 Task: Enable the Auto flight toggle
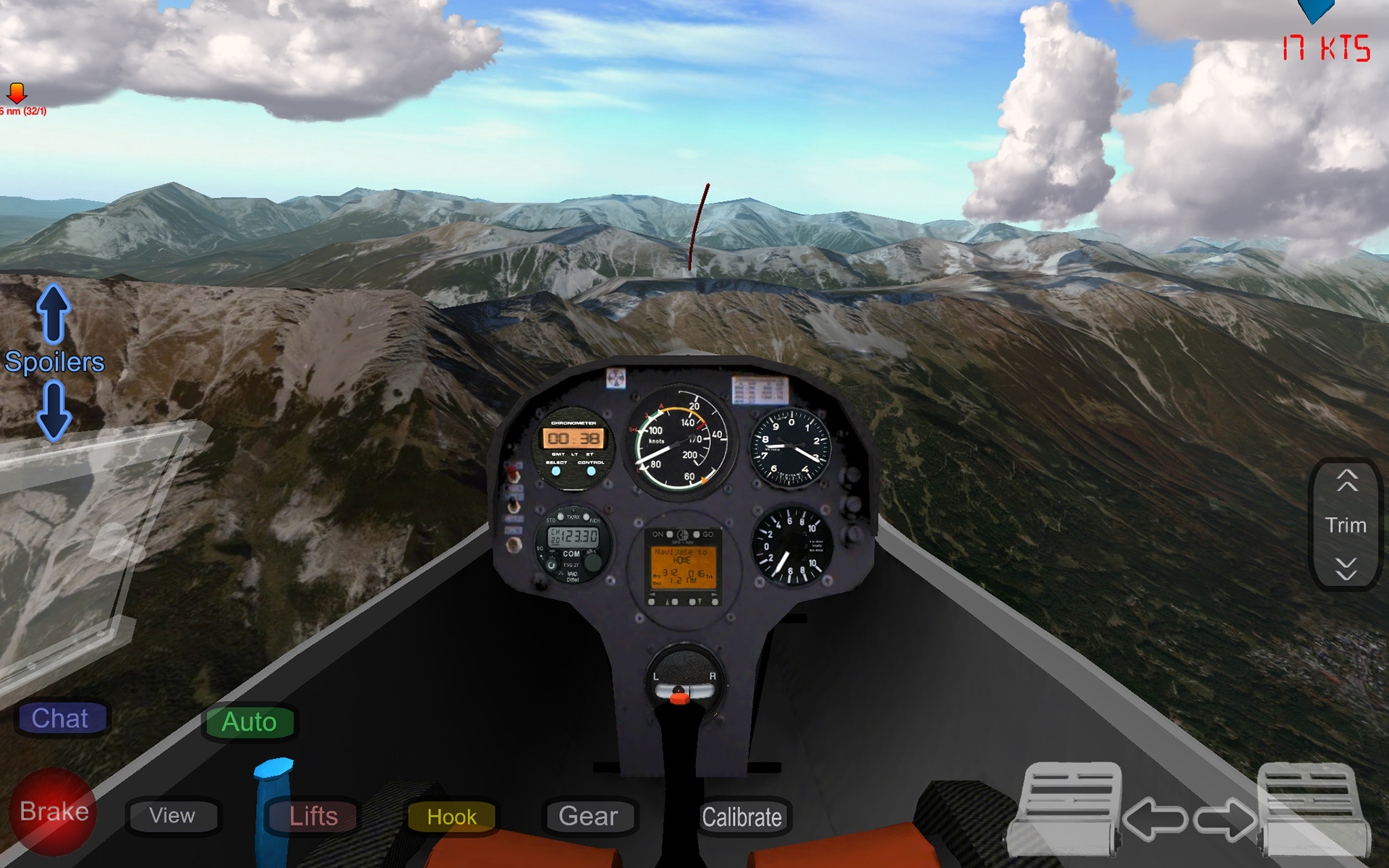[250, 721]
